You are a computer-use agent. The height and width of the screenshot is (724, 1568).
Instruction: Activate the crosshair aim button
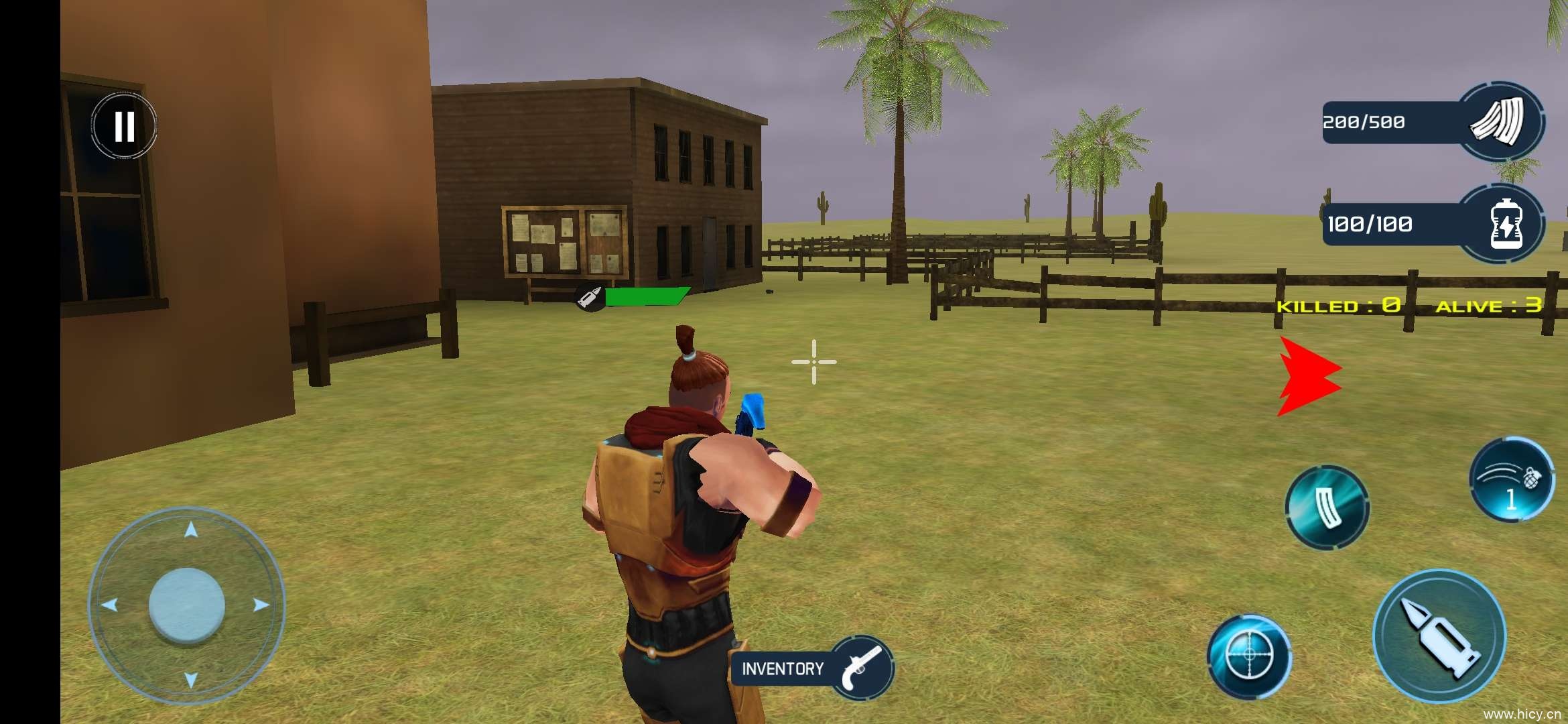[1249, 656]
